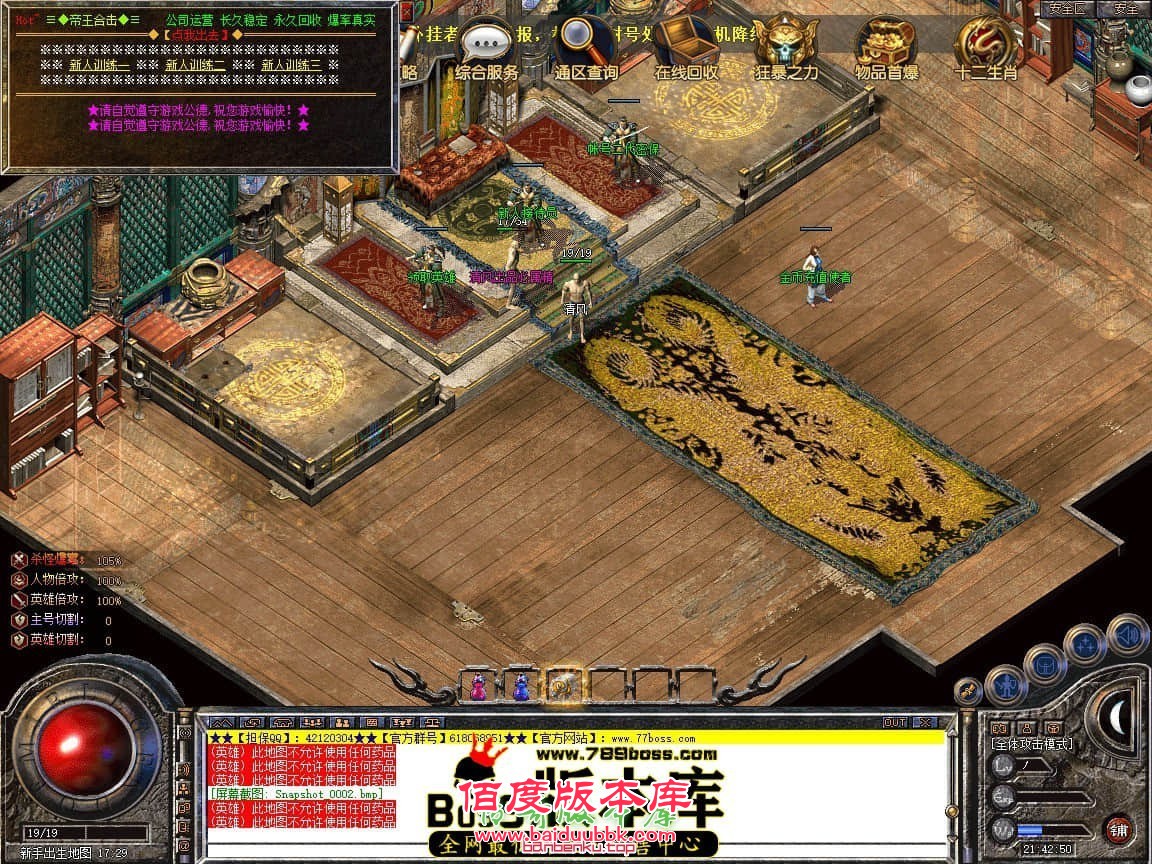Open the 通区查询 magnifier icon
The image size is (1152, 864).
[x=586, y=45]
